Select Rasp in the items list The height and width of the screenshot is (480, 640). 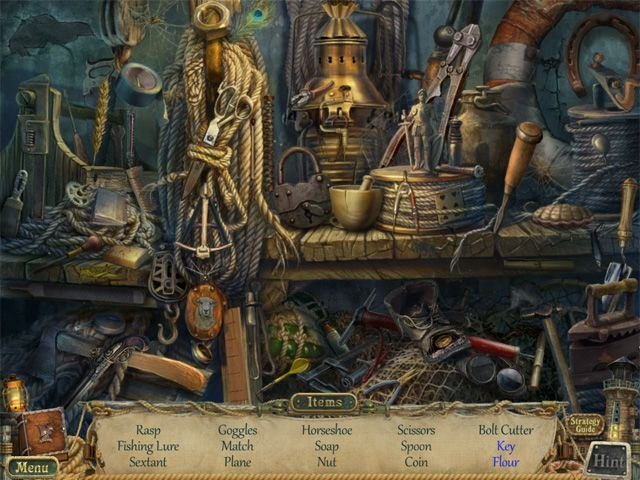[148, 430]
